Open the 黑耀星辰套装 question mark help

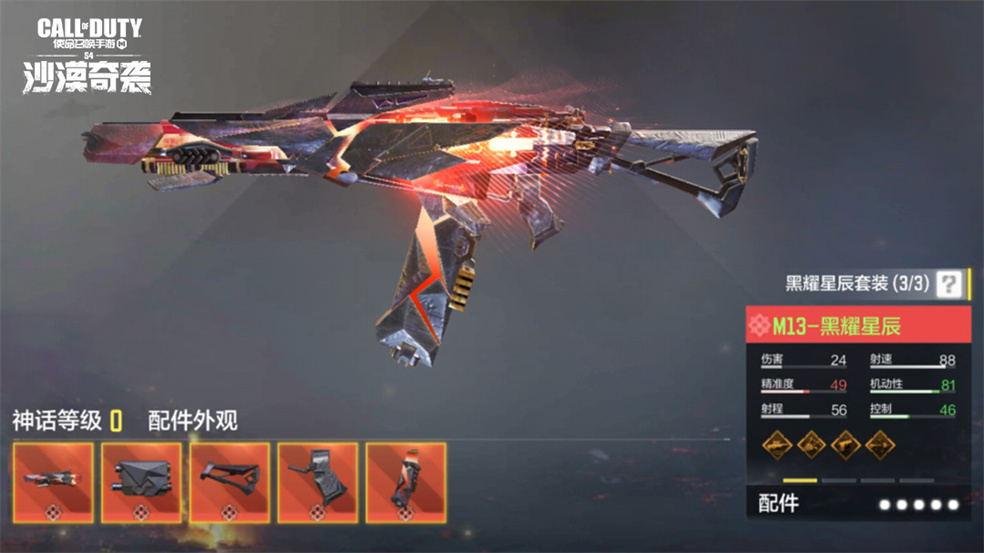(947, 283)
